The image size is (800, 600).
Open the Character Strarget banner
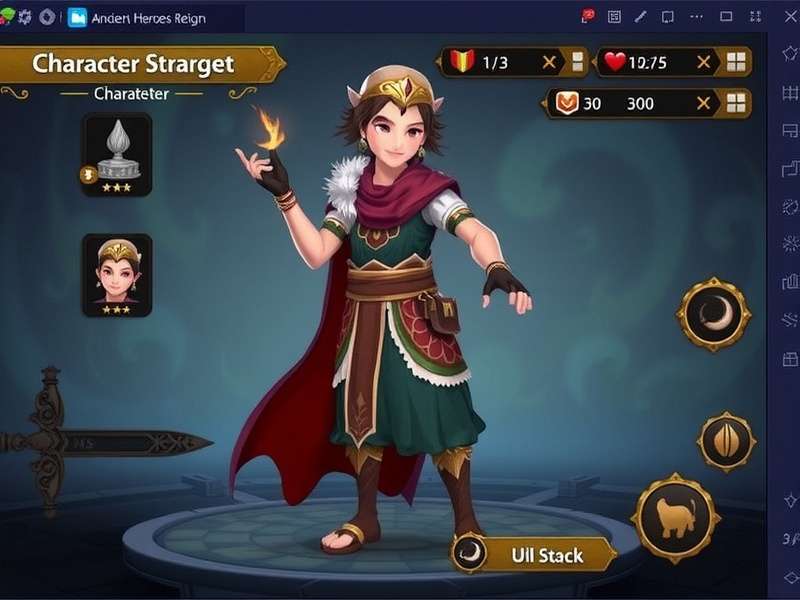[140, 64]
